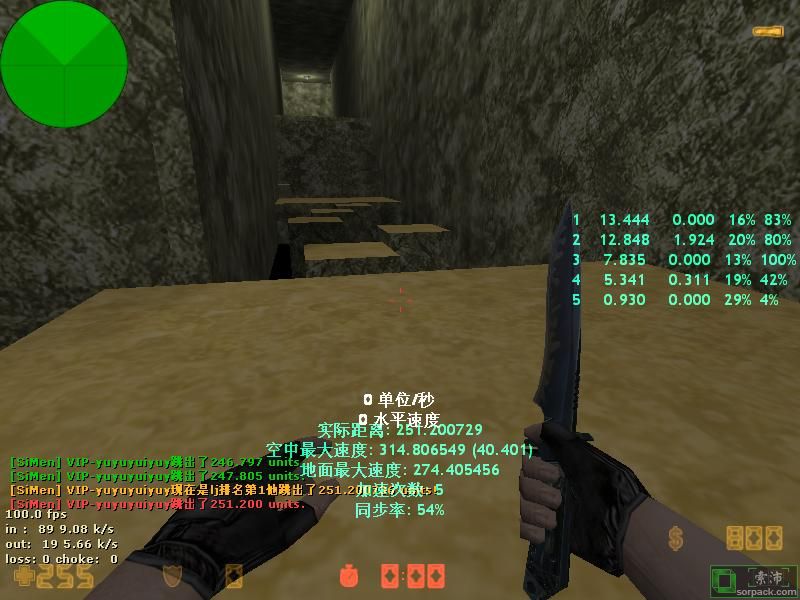This screenshot has width=800, height=600.
Task: Select the health cross icon
Action: click(x=19, y=576)
